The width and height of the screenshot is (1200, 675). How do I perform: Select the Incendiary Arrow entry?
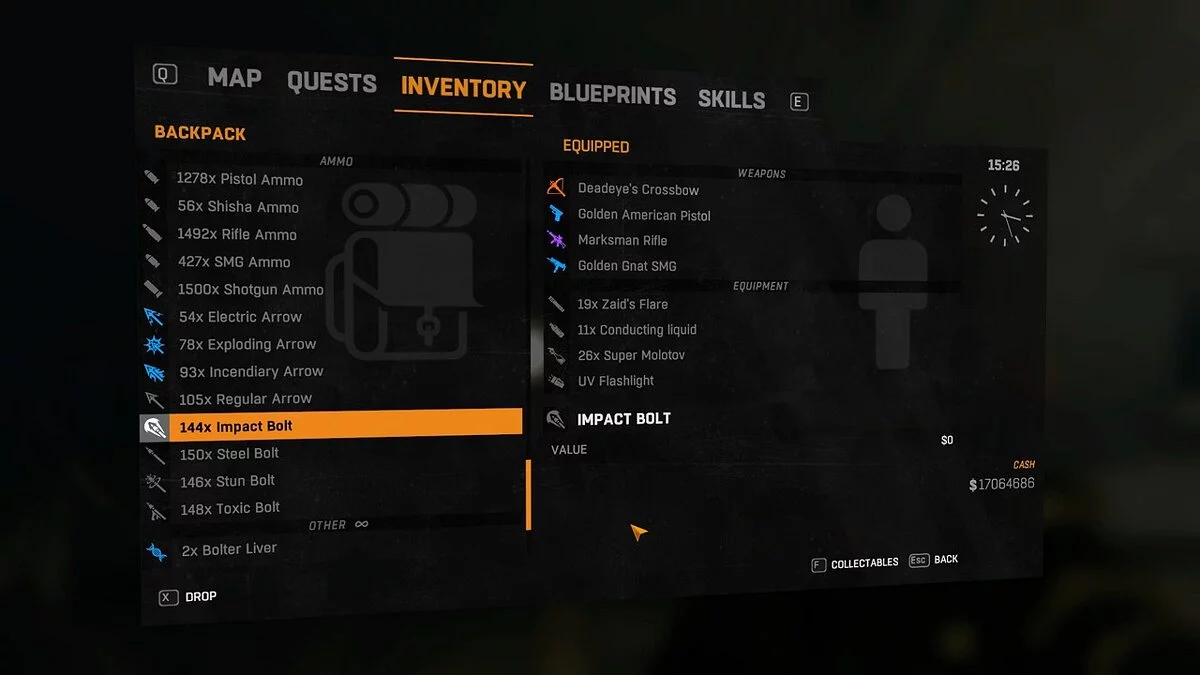[x=251, y=371]
